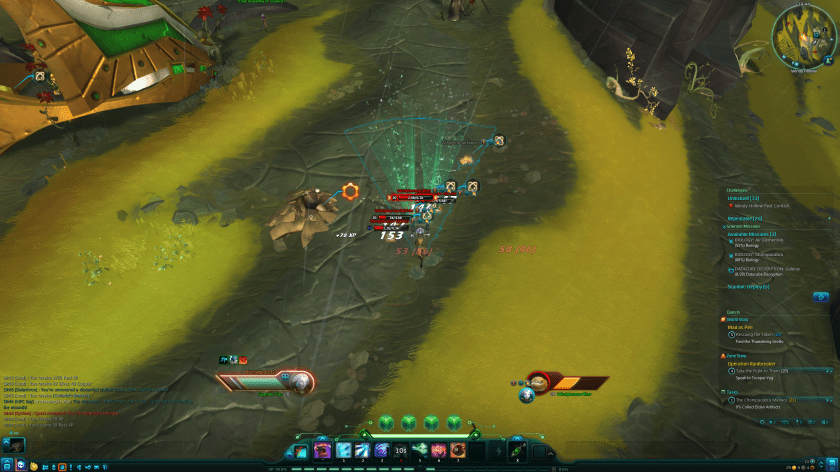Fire the orange bomb ability in slot 7
This screenshot has width=840, height=472.
(x=457, y=451)
